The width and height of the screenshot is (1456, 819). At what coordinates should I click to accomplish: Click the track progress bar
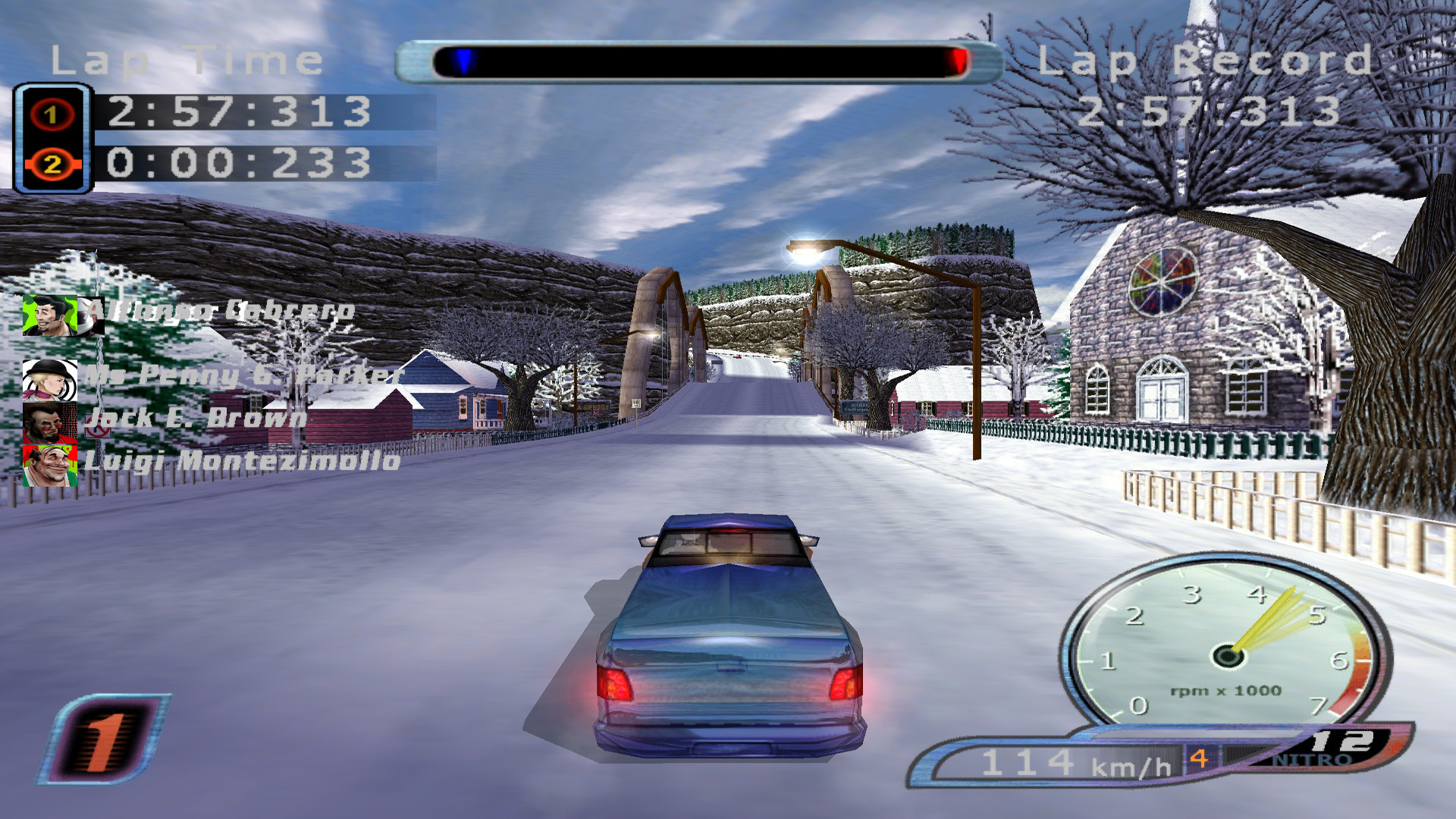tap(698, 62)
